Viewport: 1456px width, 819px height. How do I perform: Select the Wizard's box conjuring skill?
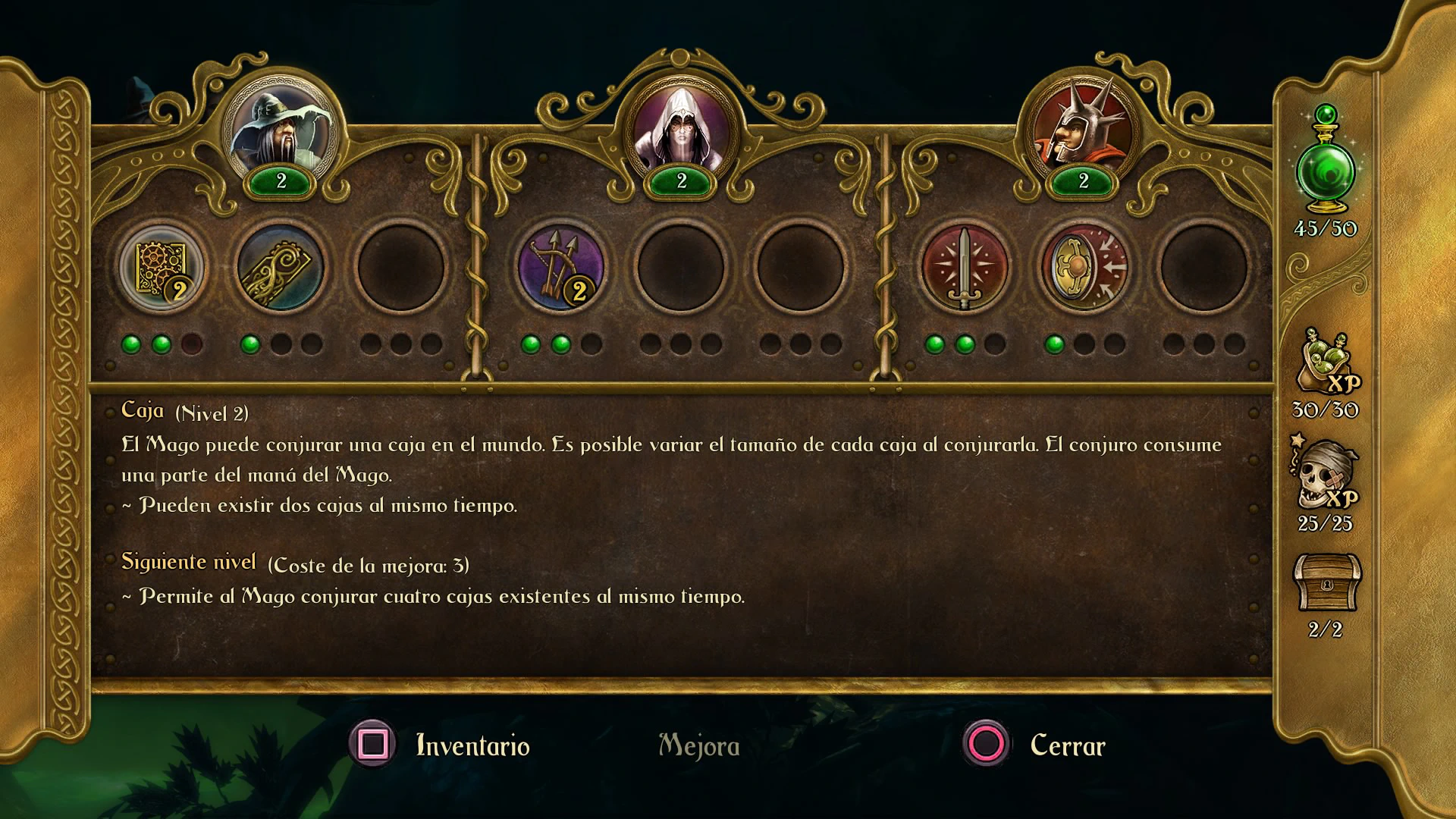coord(161,268)
